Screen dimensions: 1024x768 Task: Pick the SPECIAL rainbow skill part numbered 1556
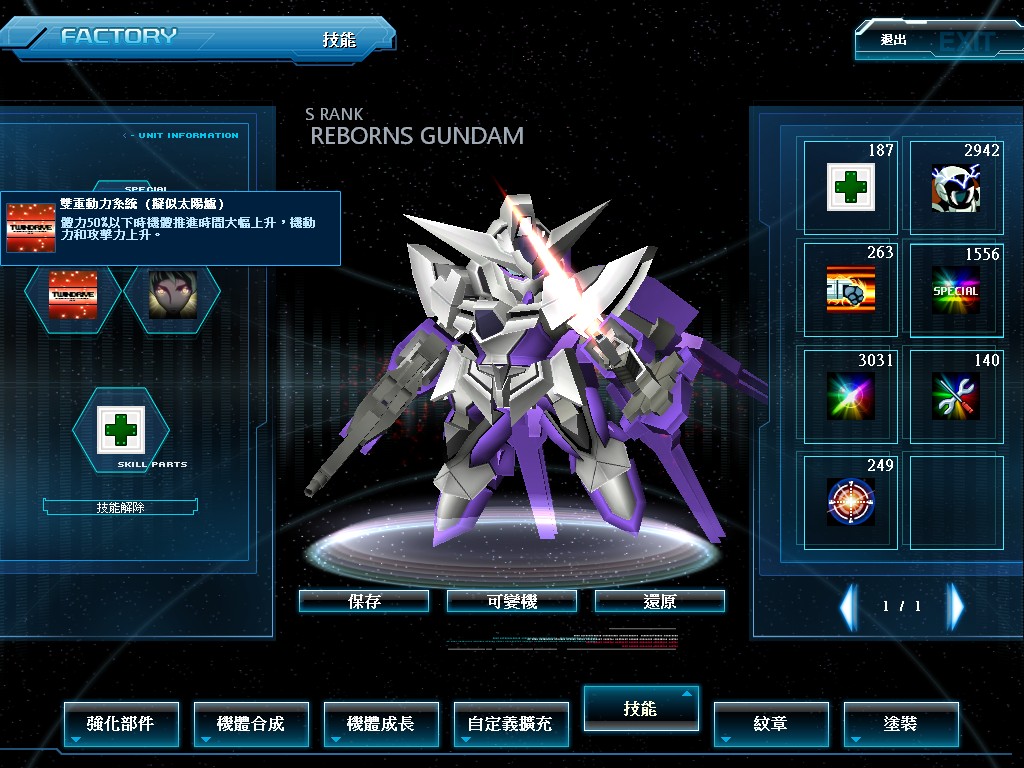pyautogui.click(x=955, y=290)
